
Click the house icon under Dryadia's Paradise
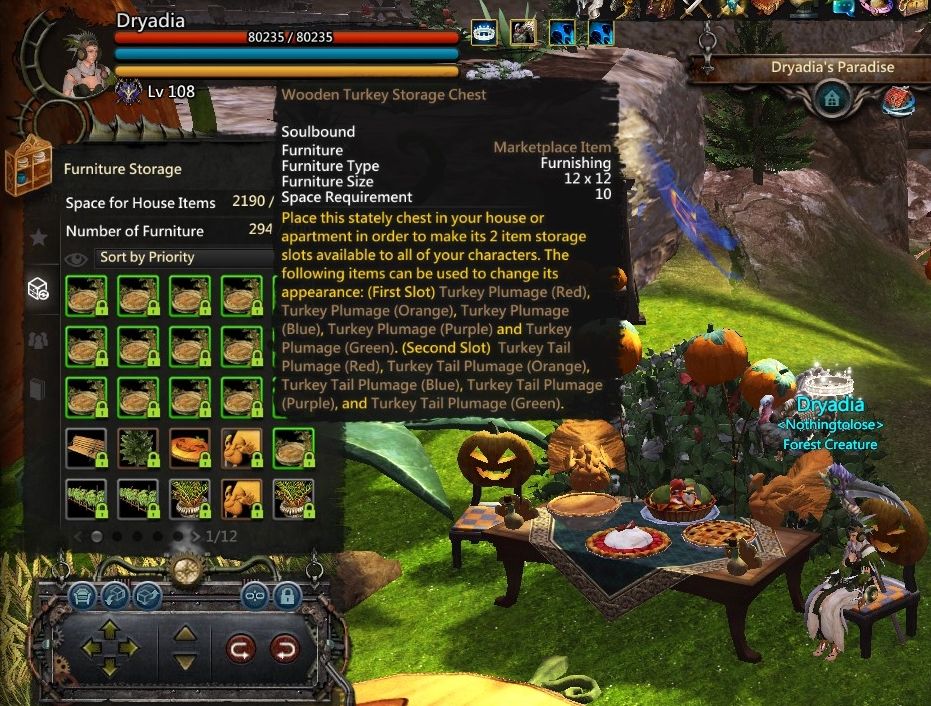831,99
